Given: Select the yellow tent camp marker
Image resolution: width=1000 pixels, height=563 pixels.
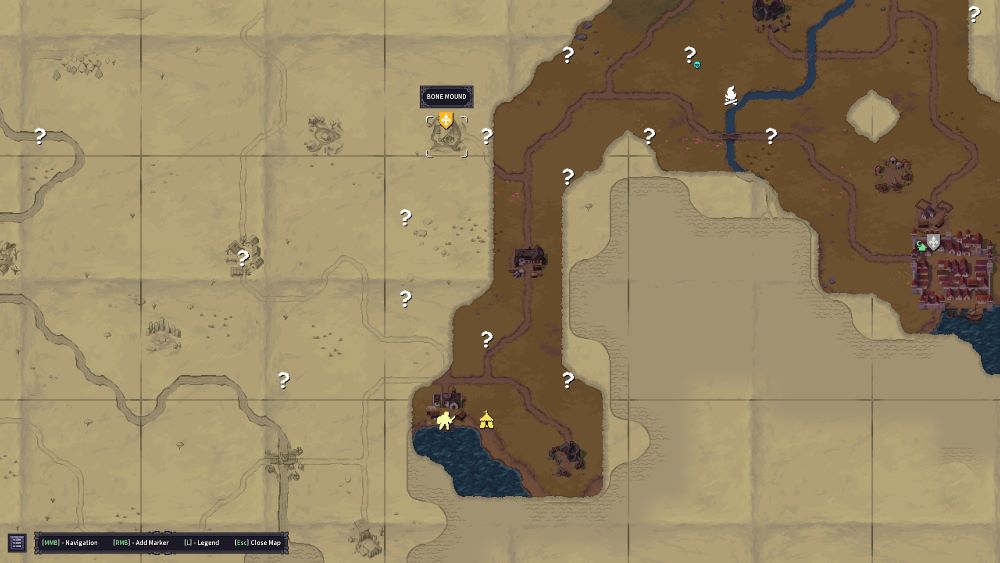Looking at the screenshot, I should [x=486, y=419].
